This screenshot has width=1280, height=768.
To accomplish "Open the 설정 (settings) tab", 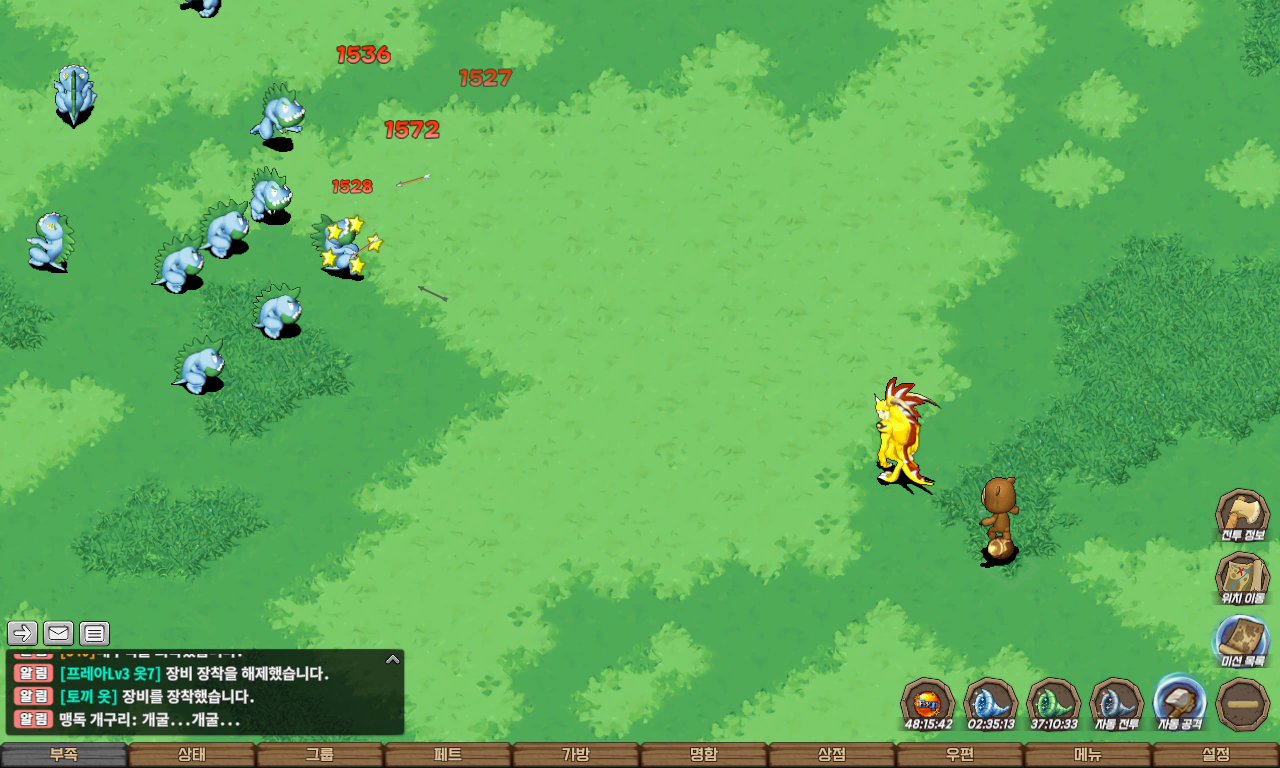I will 1216,755.
